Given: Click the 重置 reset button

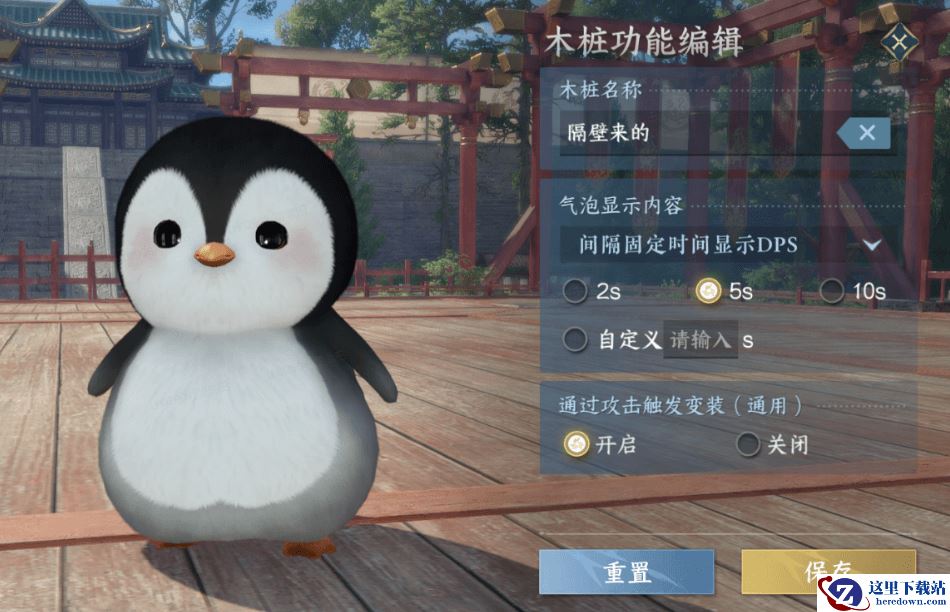Looking at the screenshot, I should click(x=627, y=572).
